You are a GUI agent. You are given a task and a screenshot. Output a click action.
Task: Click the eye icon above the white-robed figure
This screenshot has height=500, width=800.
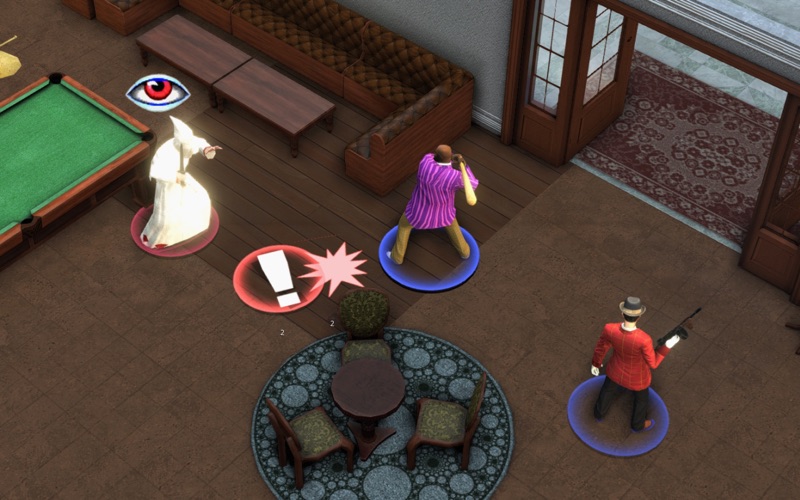(x=157, y=92)
